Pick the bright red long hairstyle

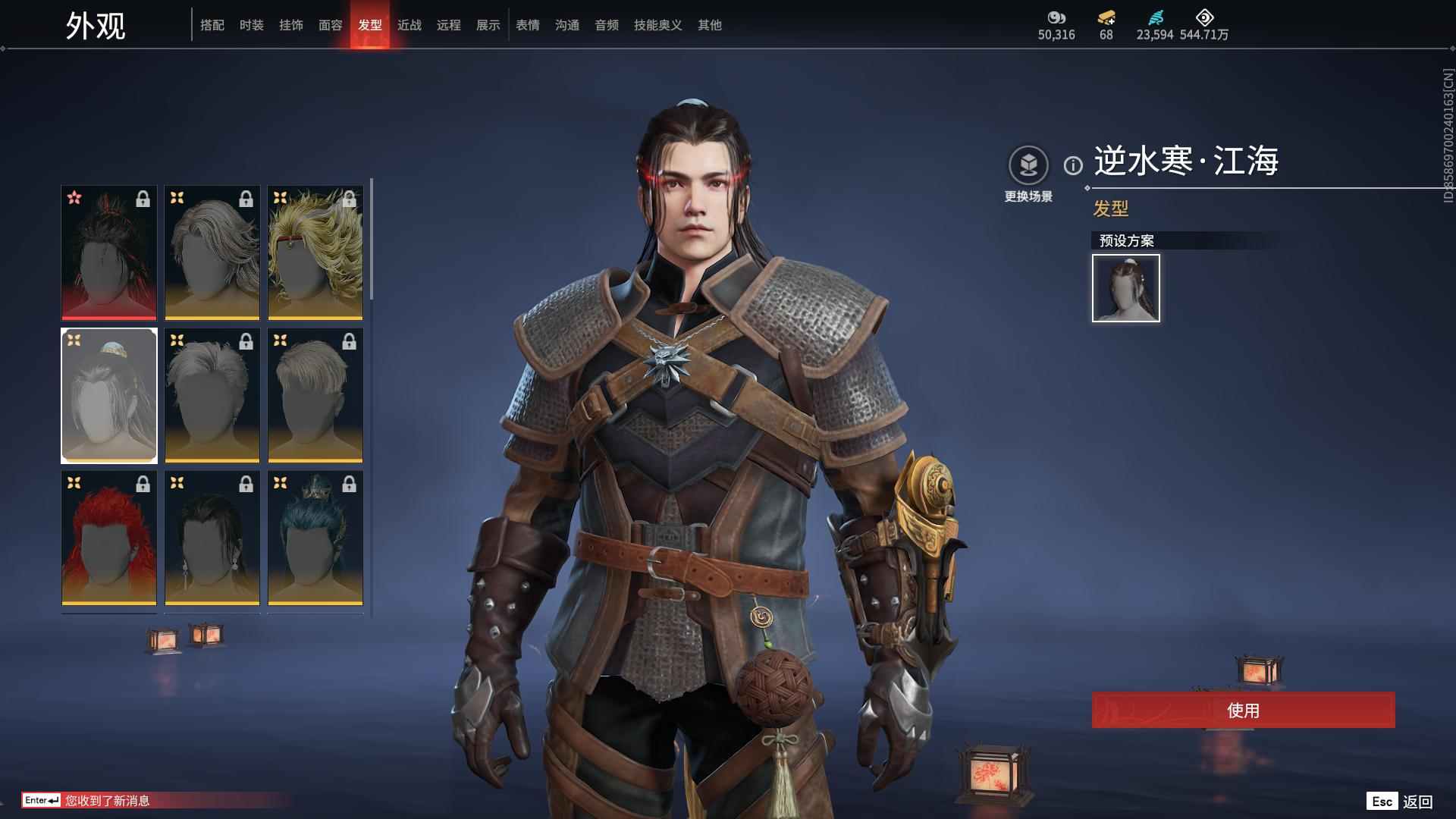point(109,538)
